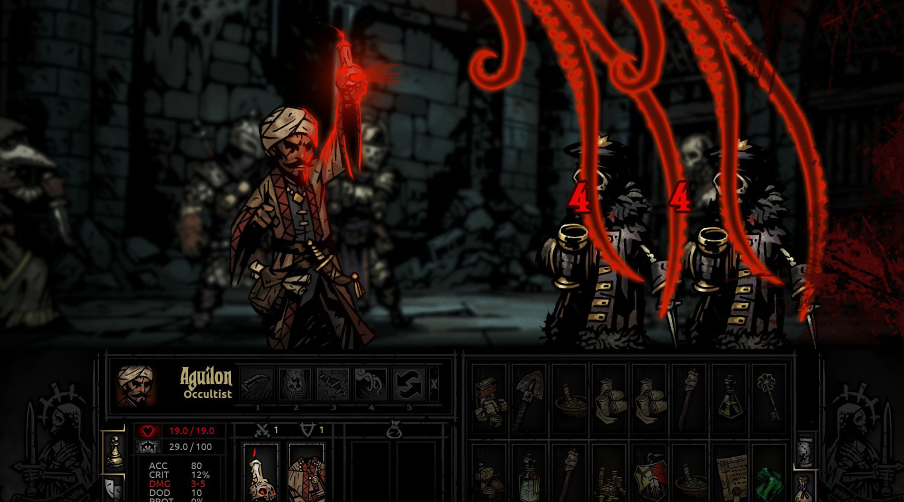
Task: Activate the skull combat skill
Action: click(x=294, y=384)
